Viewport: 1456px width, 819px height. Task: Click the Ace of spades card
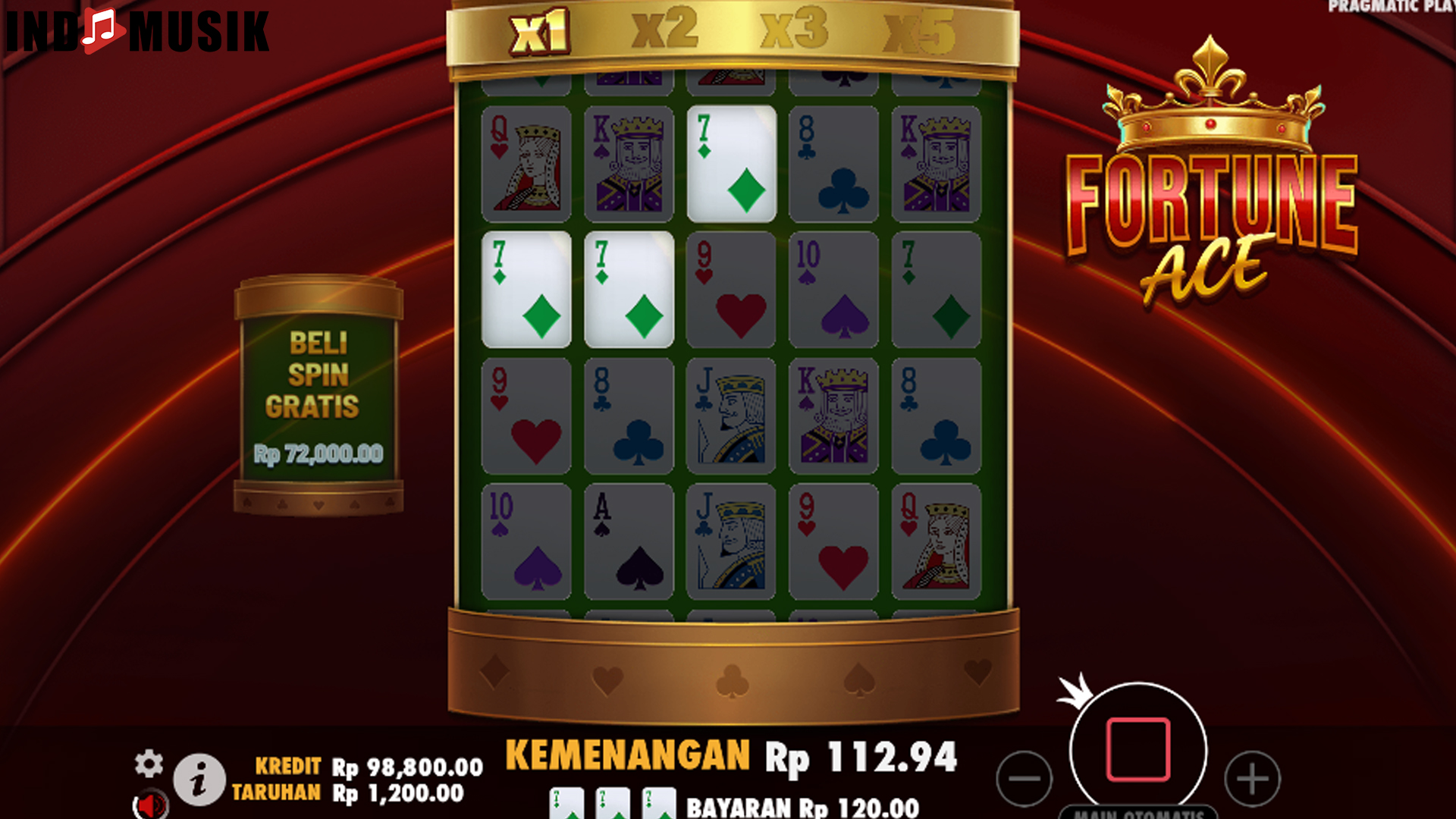pos(628,538)
